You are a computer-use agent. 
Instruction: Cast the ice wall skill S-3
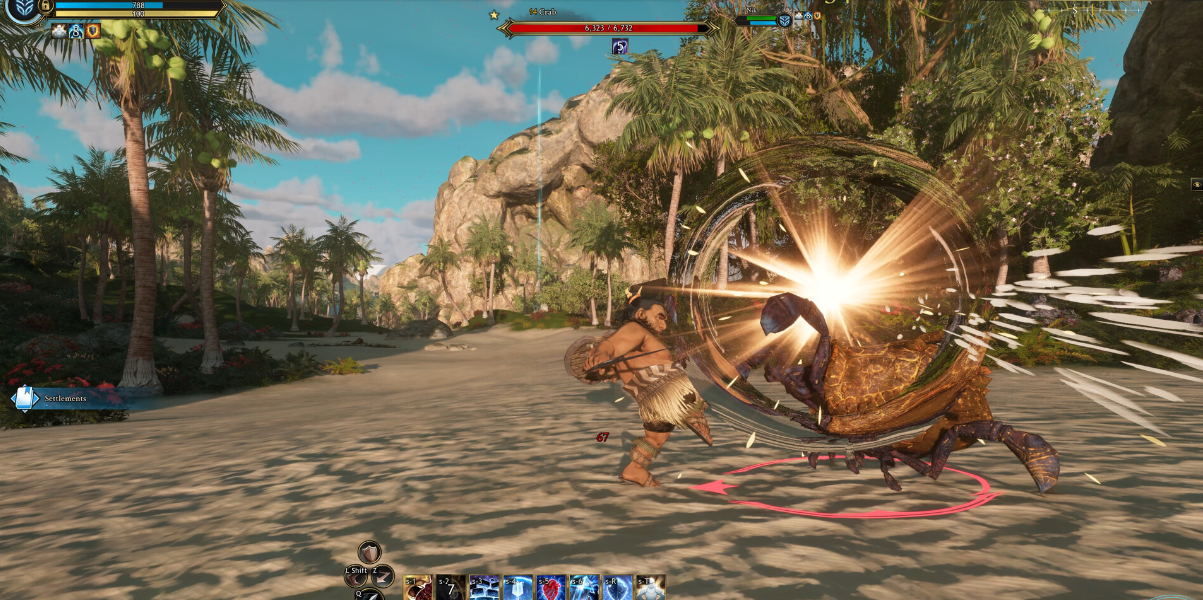[x=484, y=588]
